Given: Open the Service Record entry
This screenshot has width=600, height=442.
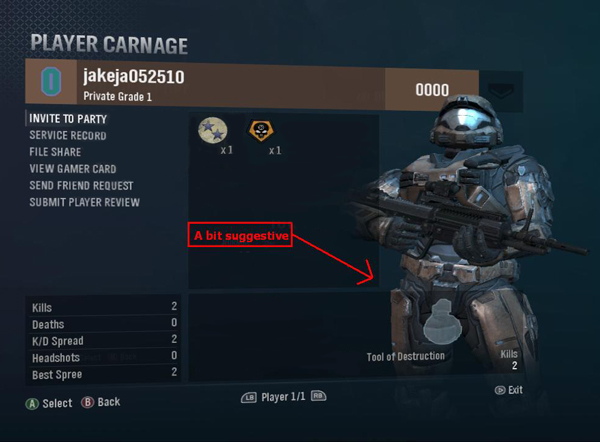Looking at the screenshot, I should (x=68, y=135).
